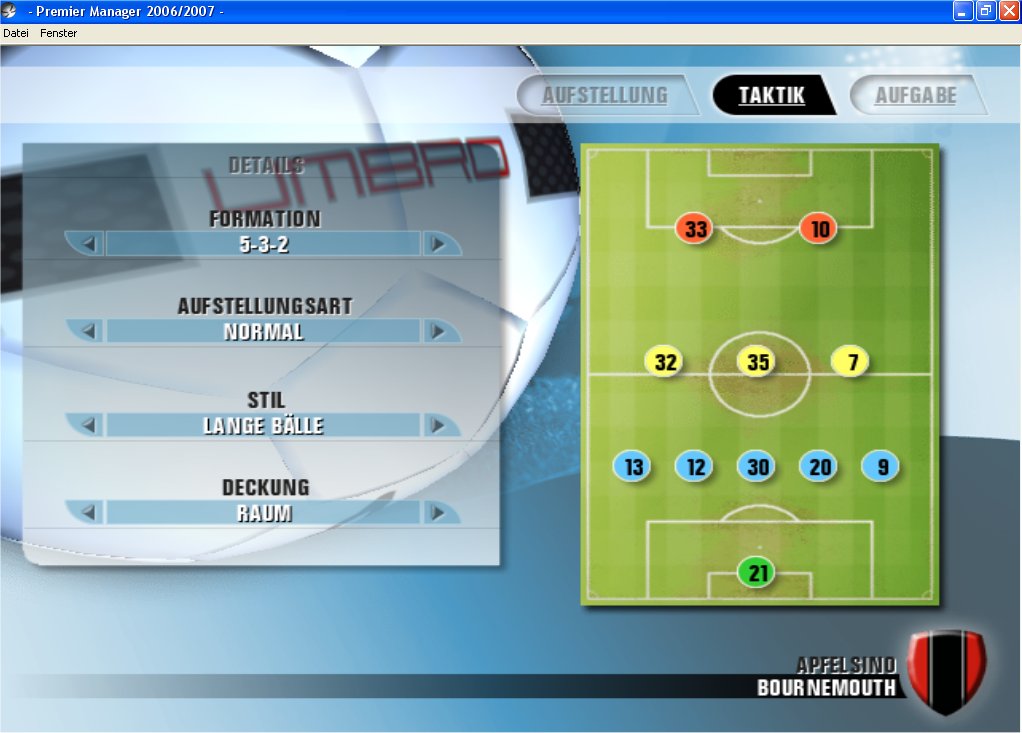Open the Datei menu
The image size is (1022, 733).
(x=16, y=33)
